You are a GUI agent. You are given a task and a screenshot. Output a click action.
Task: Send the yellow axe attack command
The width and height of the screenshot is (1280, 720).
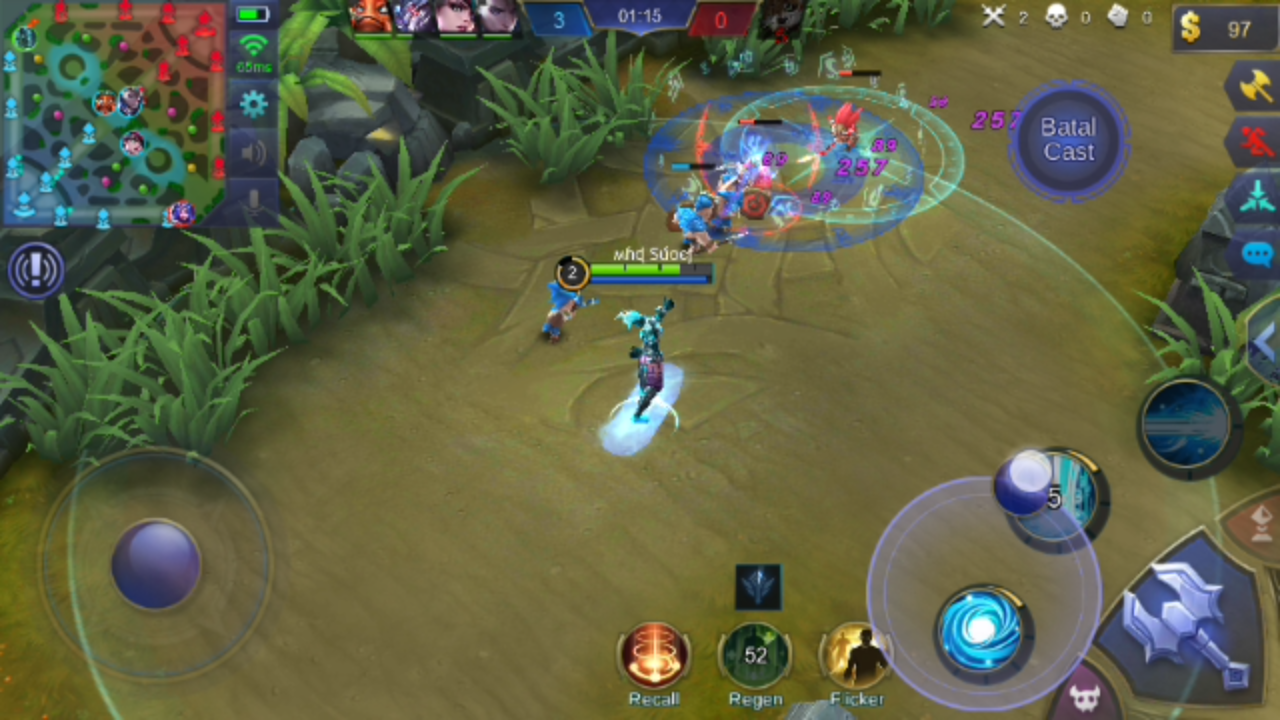coord(1254,85)
